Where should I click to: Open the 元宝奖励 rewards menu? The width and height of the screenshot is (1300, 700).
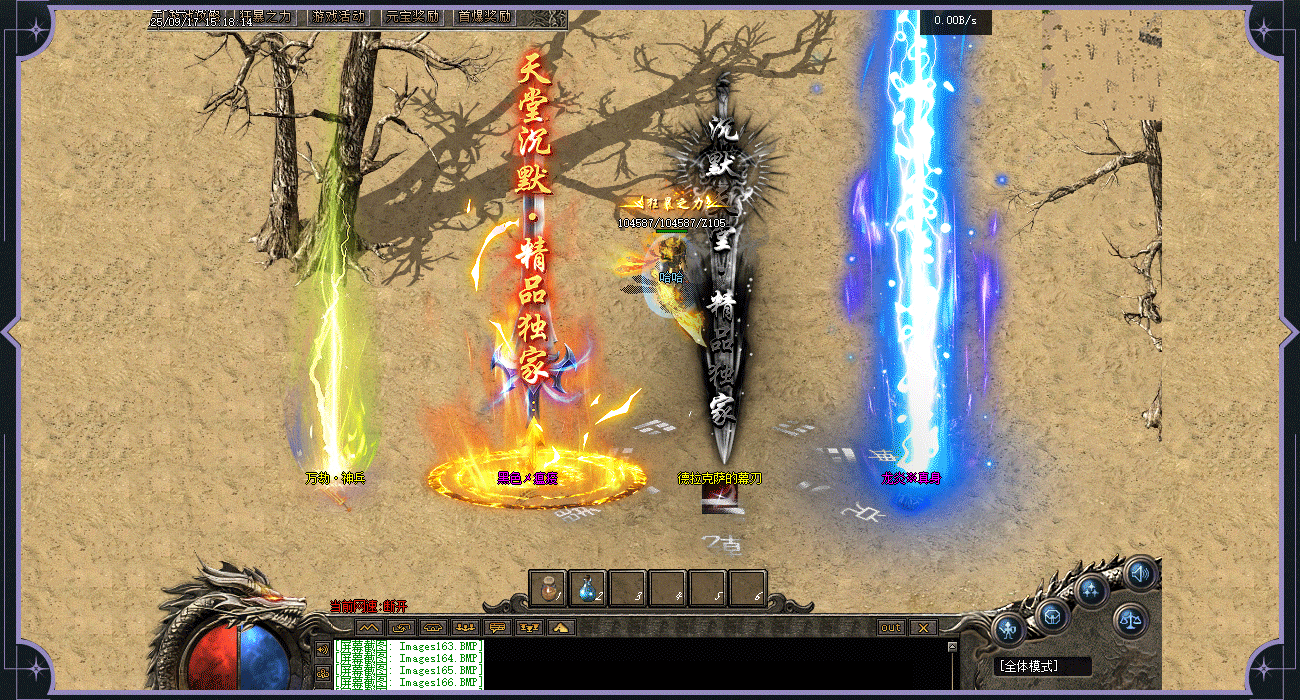pos(412,17)
